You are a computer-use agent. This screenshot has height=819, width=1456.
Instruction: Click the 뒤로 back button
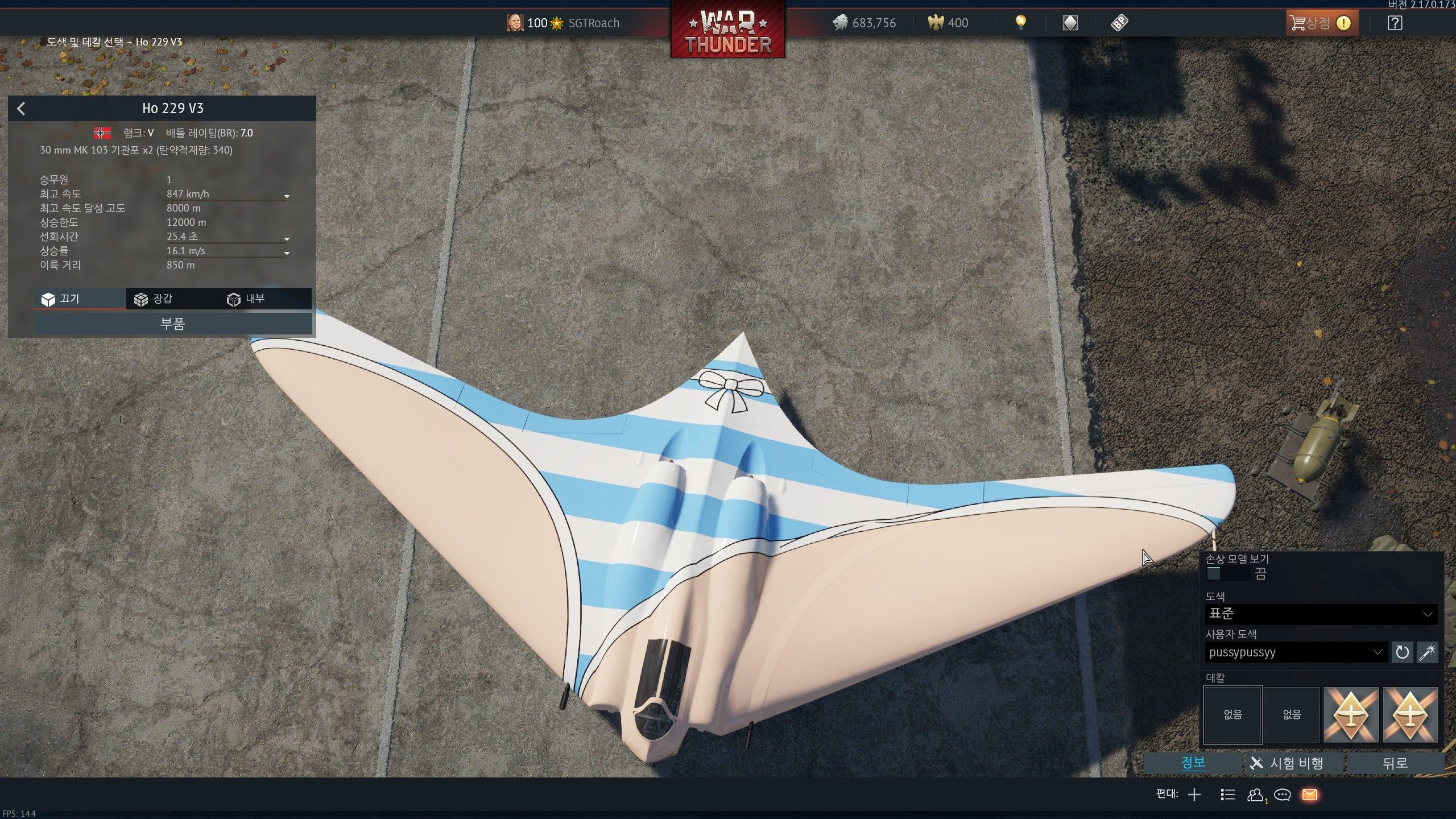click(x=1395, y=763)
